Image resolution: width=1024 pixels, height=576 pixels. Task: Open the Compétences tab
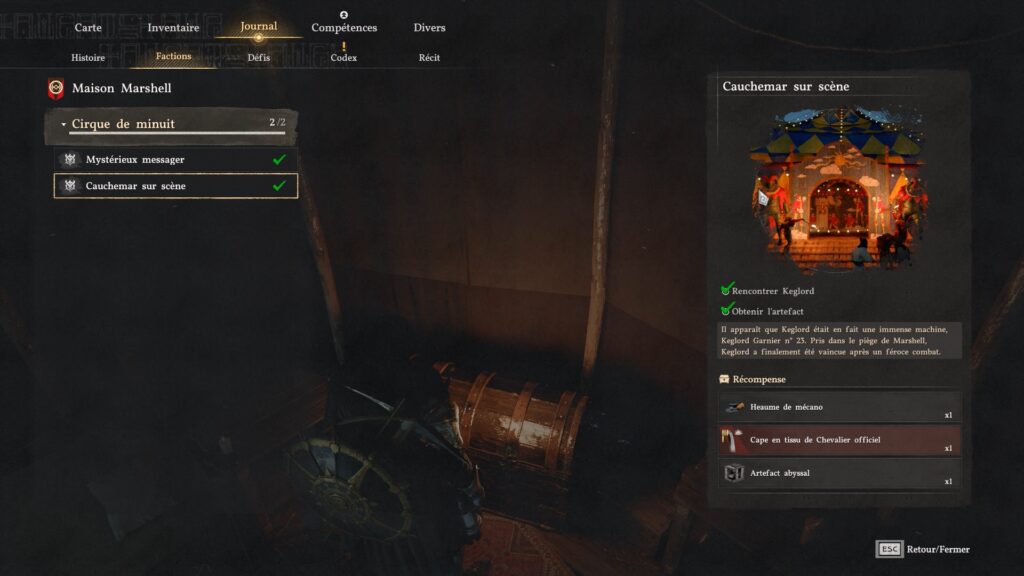(344, 28)
